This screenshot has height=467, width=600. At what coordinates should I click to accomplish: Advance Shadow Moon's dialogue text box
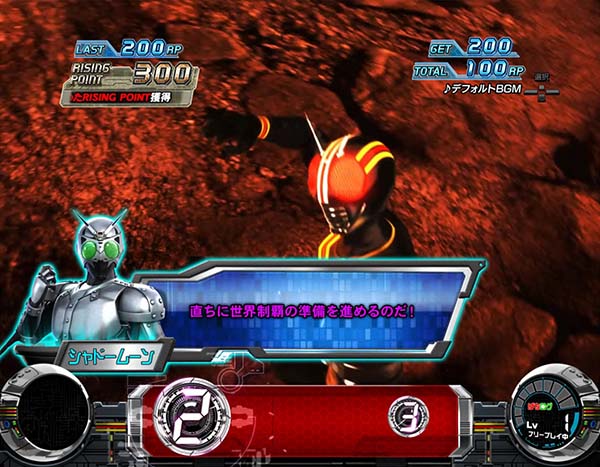(x=310, y=310)
